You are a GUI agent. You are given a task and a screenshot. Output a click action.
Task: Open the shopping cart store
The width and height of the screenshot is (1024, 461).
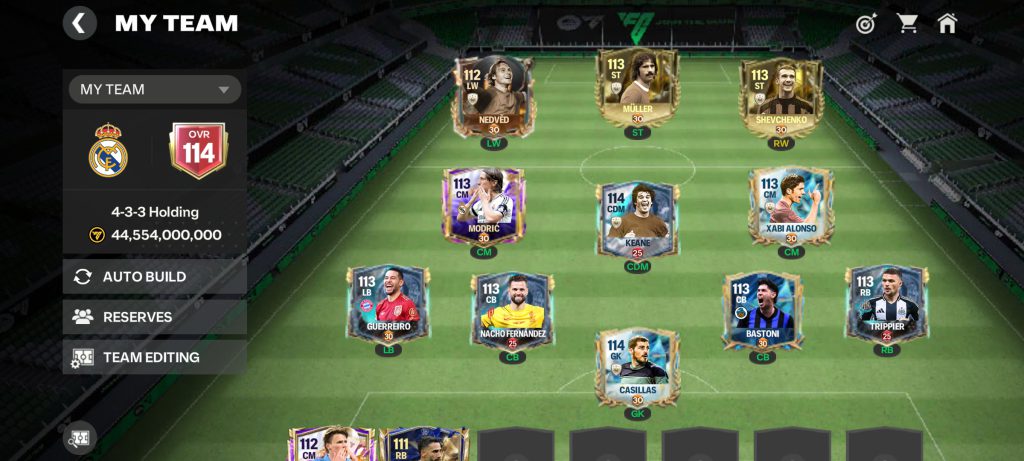(907, 23)
